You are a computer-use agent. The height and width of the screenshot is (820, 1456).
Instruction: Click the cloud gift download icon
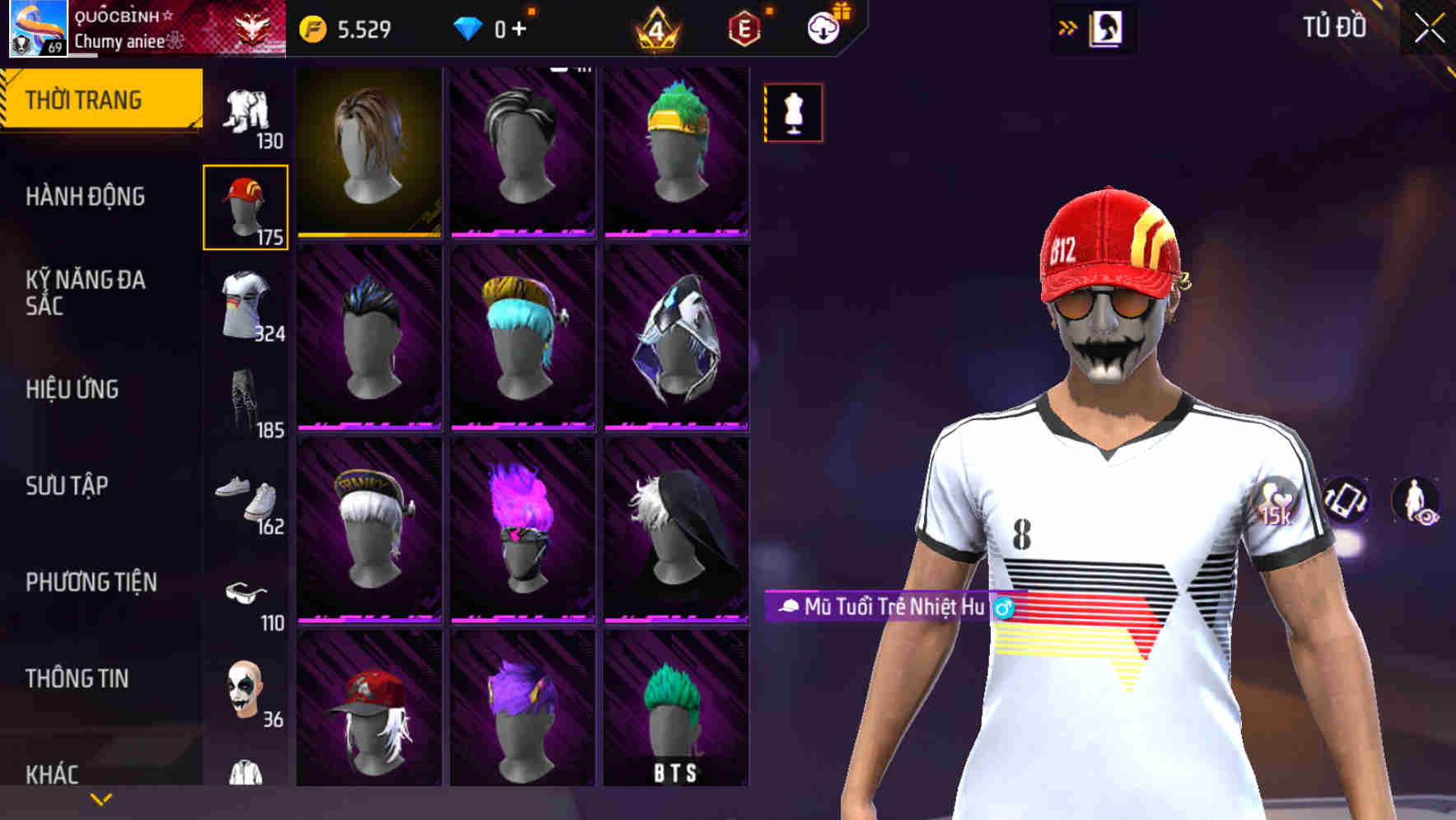823,27
